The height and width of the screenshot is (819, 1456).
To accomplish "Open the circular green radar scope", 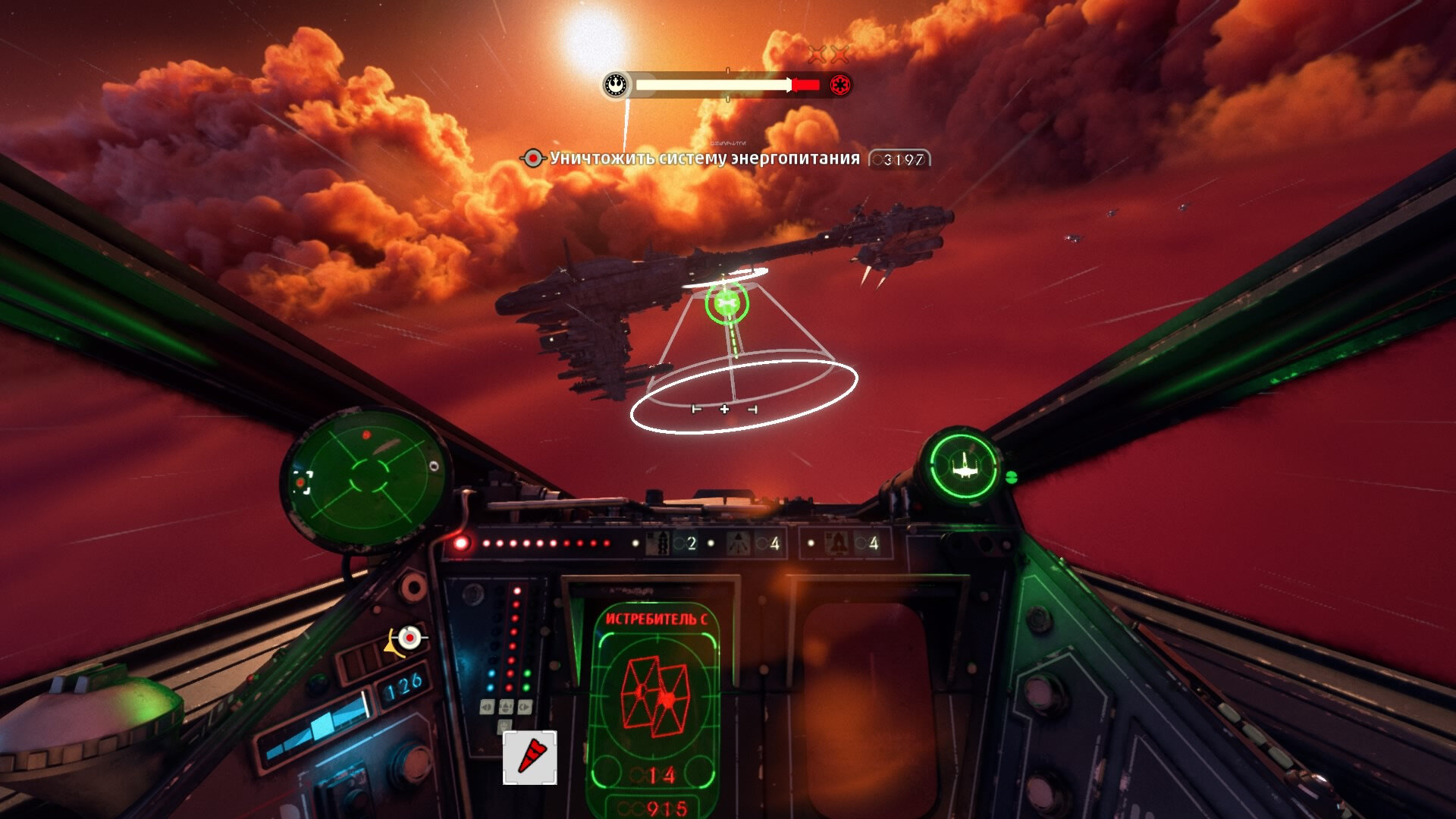I will 367,476.
